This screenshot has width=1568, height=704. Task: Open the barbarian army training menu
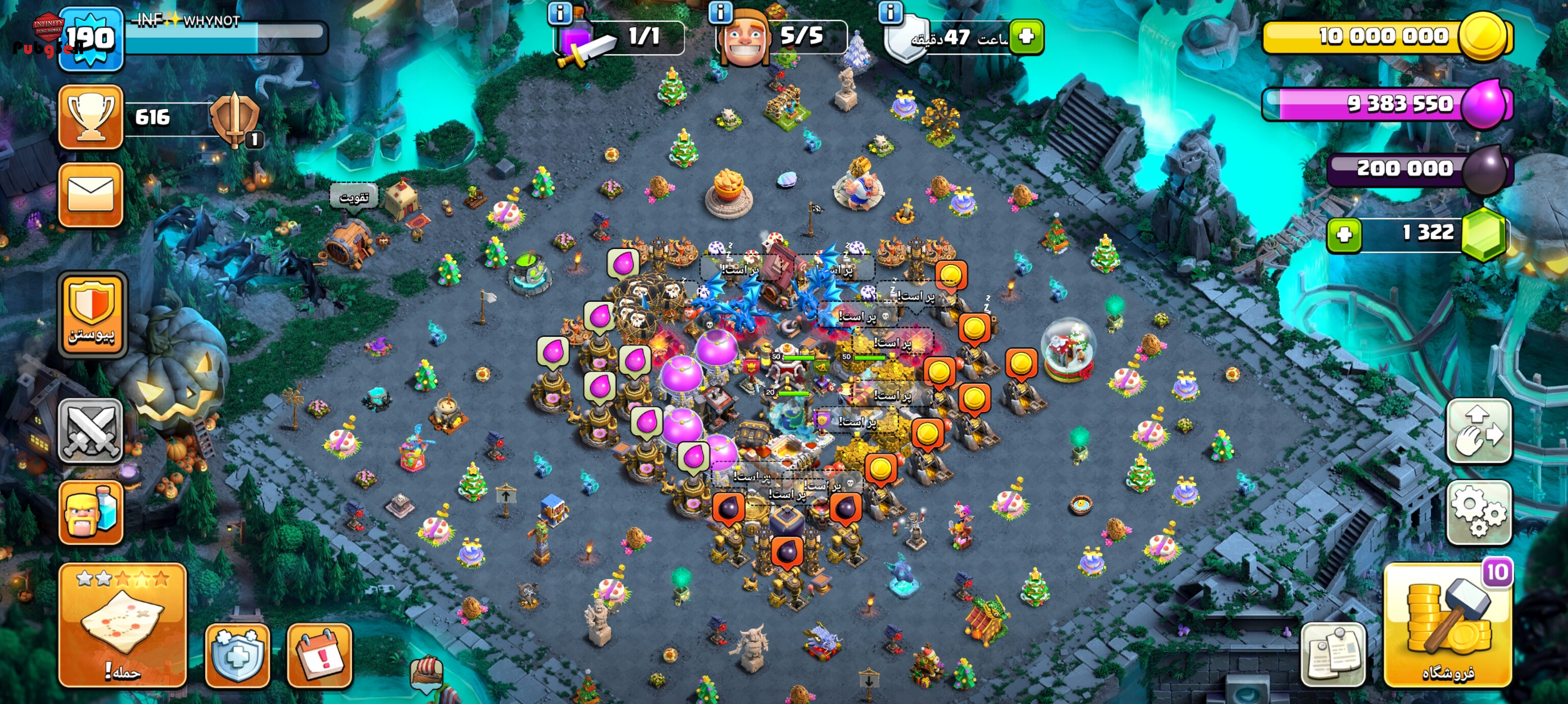tap(91, 512)
